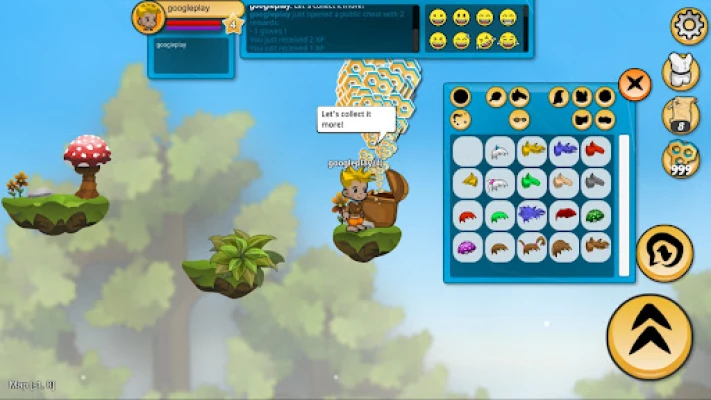The height and width of the screenshot is (400, 711).
Task: Open the white outfit wardrobe button
Action: click(x=681, y=72)
